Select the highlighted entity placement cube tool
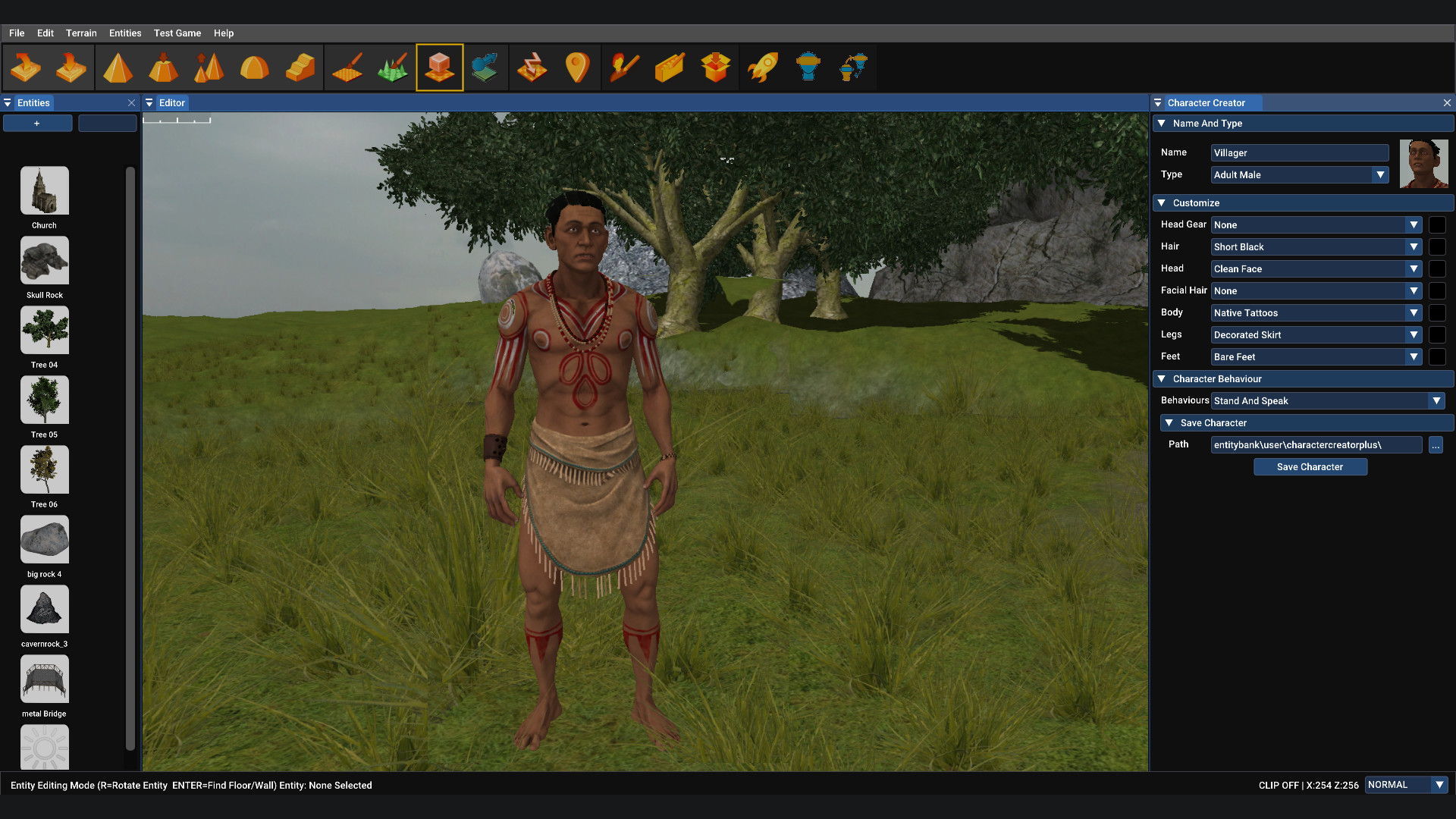The image size is (1456, 819). 440,67
